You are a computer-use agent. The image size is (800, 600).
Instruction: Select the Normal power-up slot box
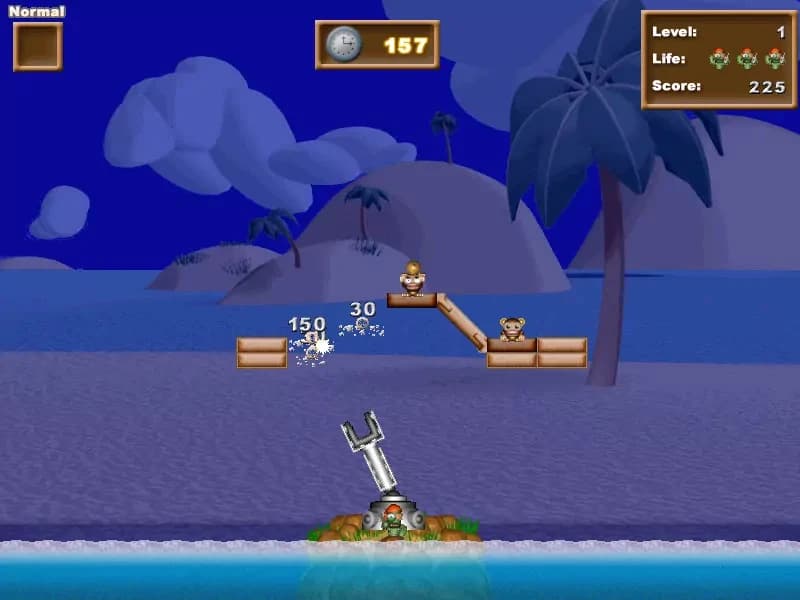[38, 47]
